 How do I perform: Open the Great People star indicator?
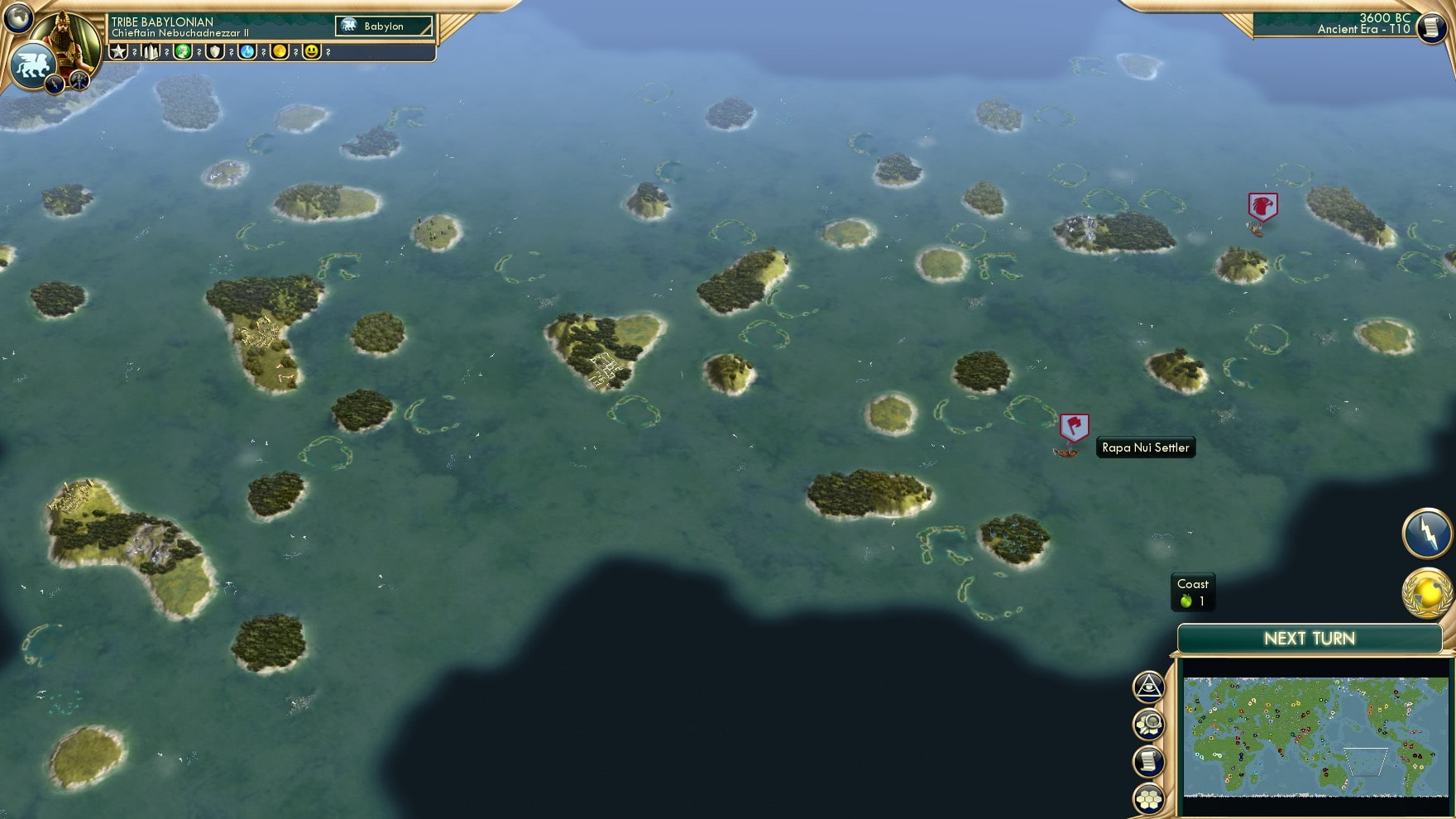(121, 52)
